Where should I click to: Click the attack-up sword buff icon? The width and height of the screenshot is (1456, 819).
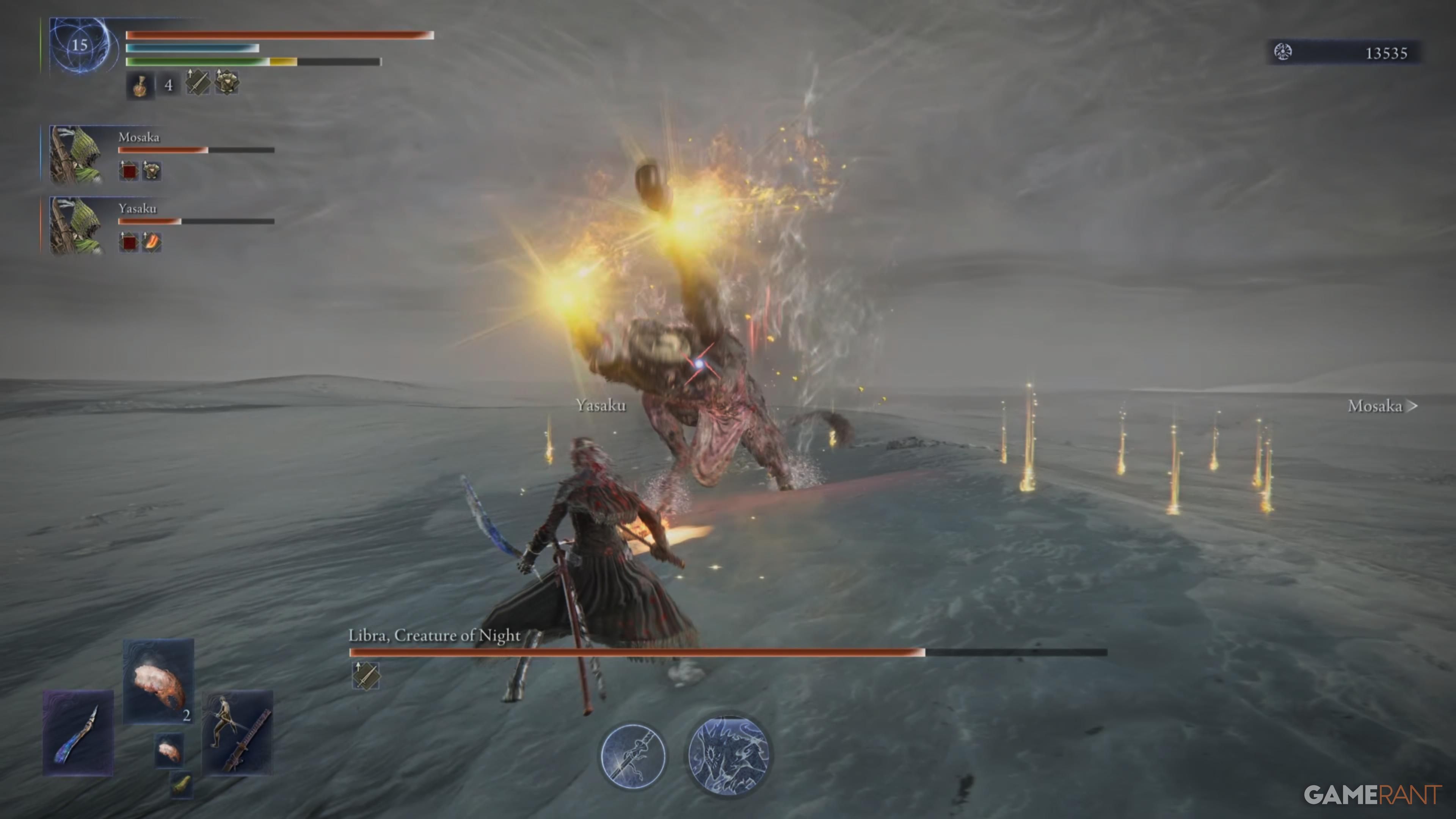[198, 83]
